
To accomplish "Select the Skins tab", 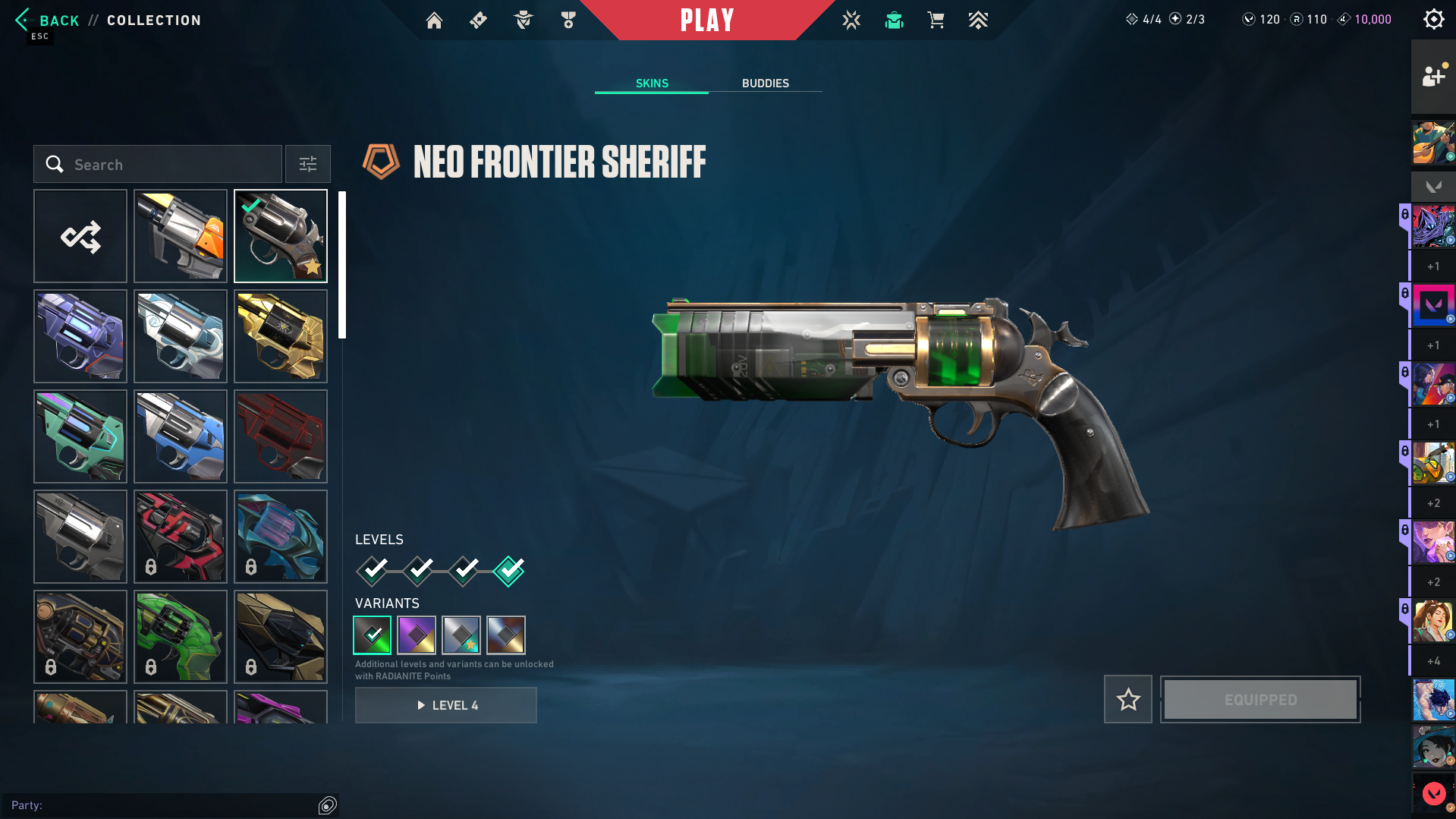I will click(652, 83).
